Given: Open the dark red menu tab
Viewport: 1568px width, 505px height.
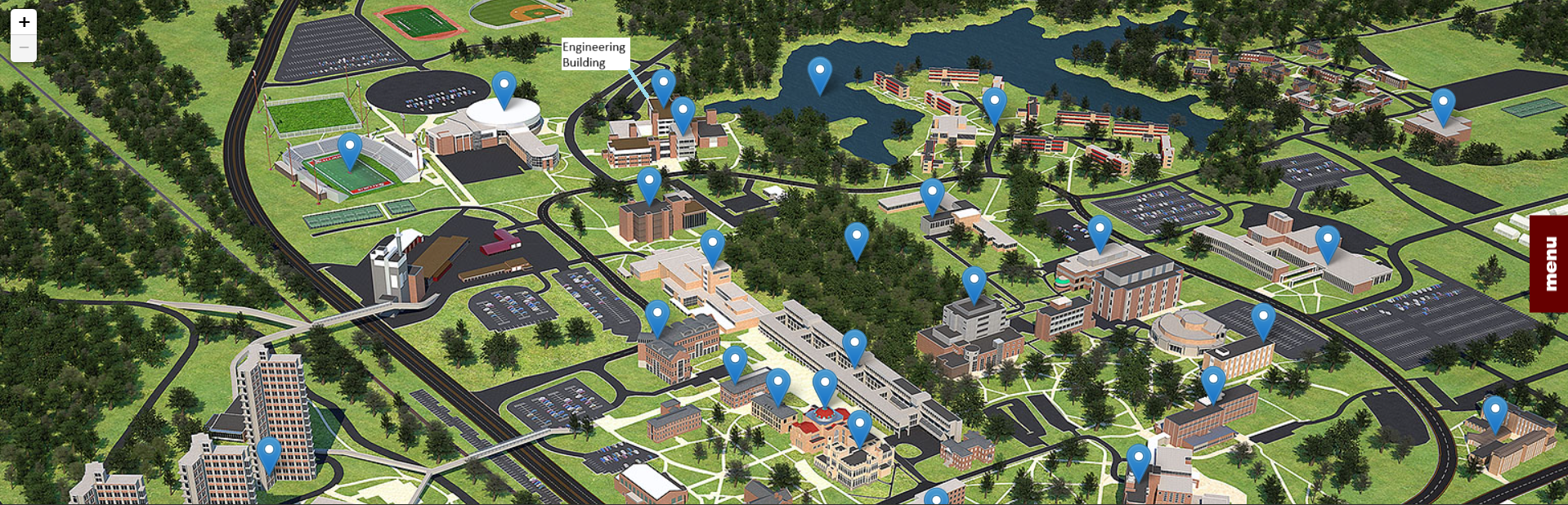Looking at the screenshot, I should point(1548,263).
